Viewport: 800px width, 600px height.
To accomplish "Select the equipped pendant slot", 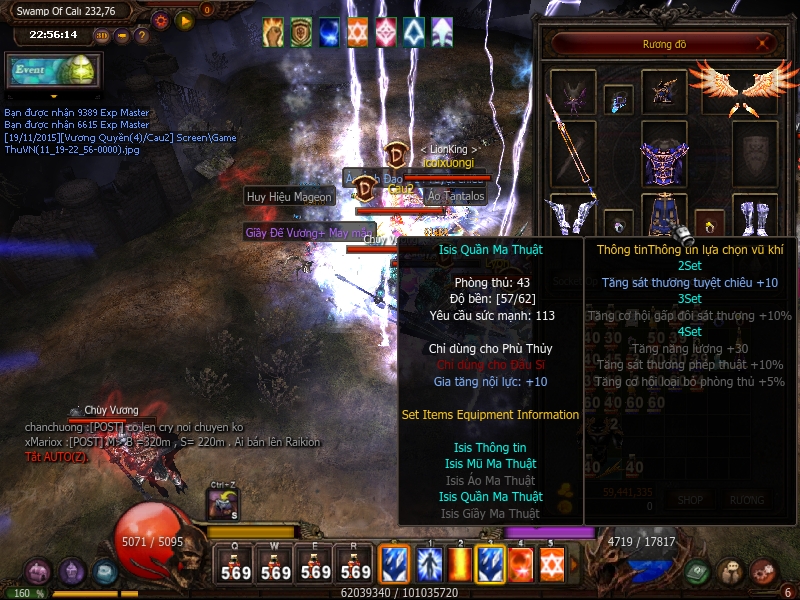I will pos(618,99).
